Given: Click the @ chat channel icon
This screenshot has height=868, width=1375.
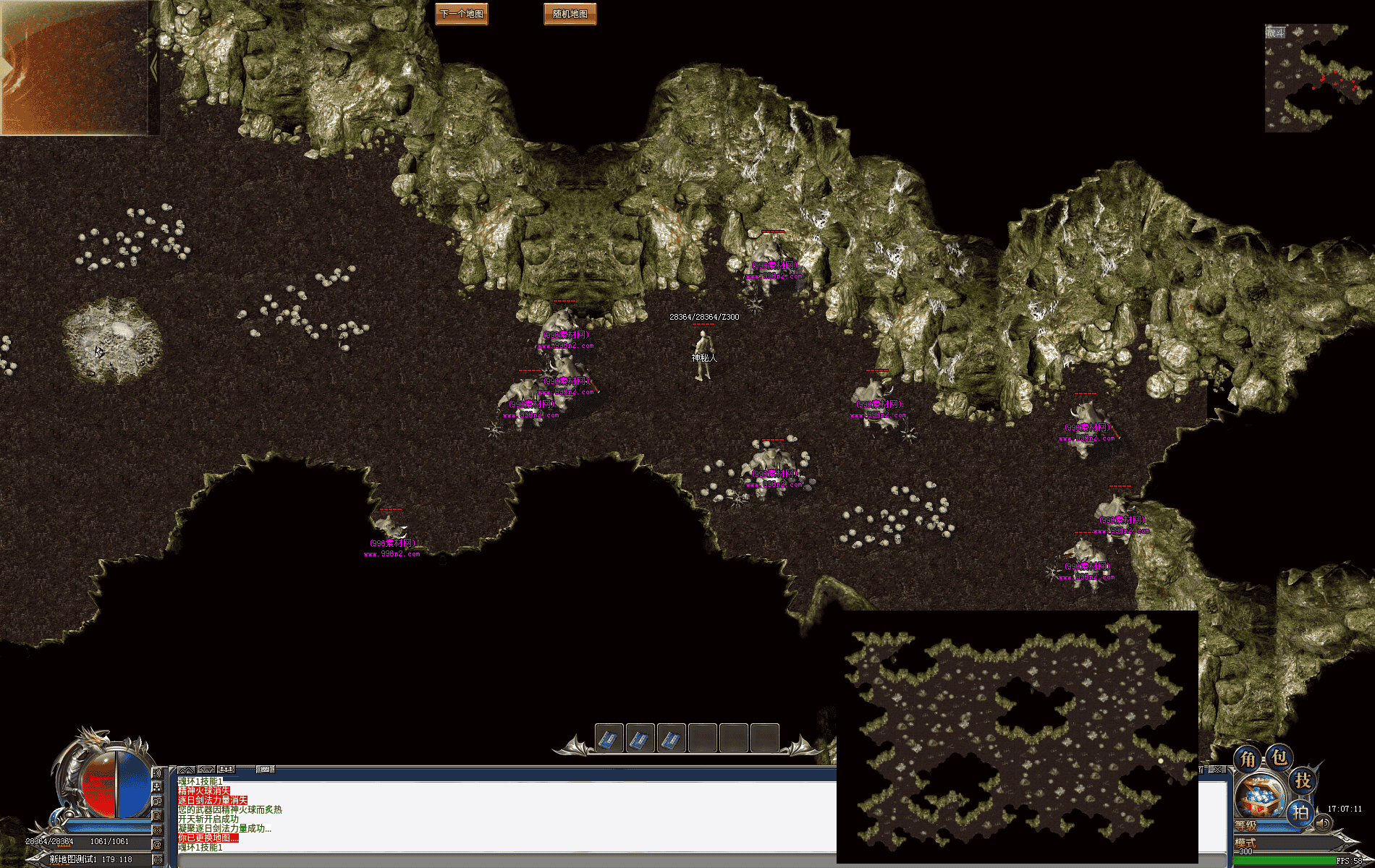Looking at the screenshot, I should [157, 844].
